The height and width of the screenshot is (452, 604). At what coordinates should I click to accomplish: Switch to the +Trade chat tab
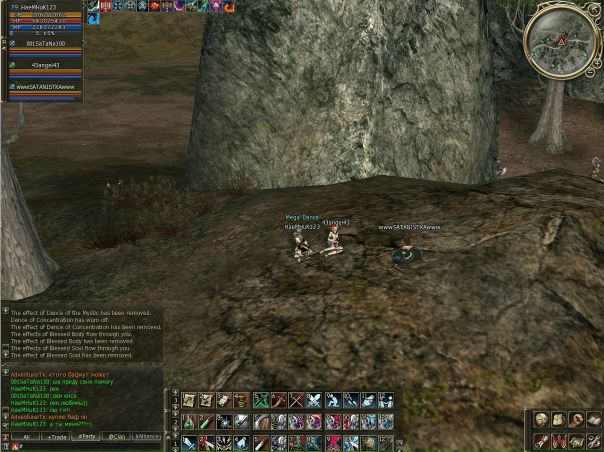coord(57,437)
